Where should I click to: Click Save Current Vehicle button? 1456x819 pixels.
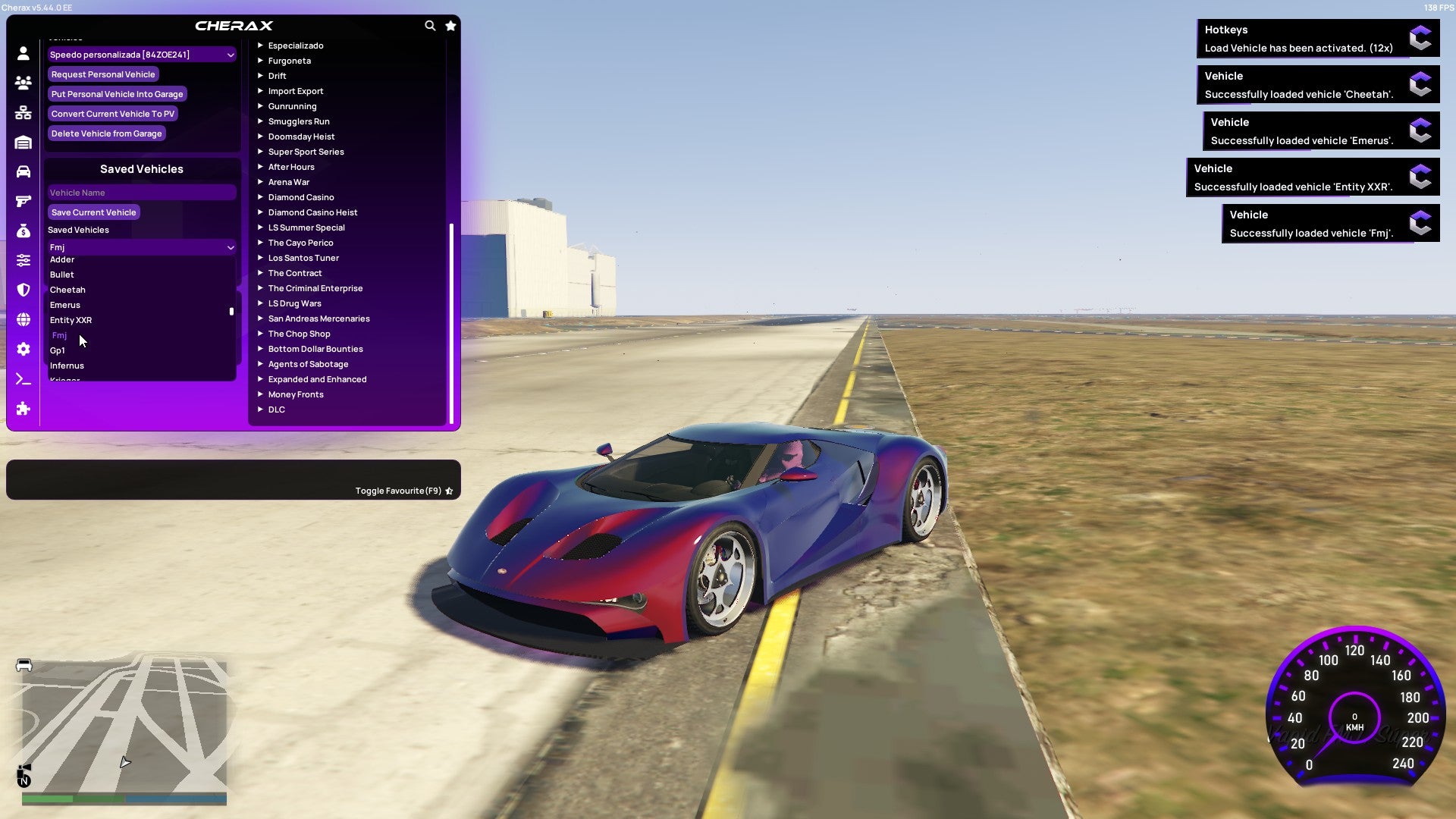pyautogui.click(x=93, y=212)
